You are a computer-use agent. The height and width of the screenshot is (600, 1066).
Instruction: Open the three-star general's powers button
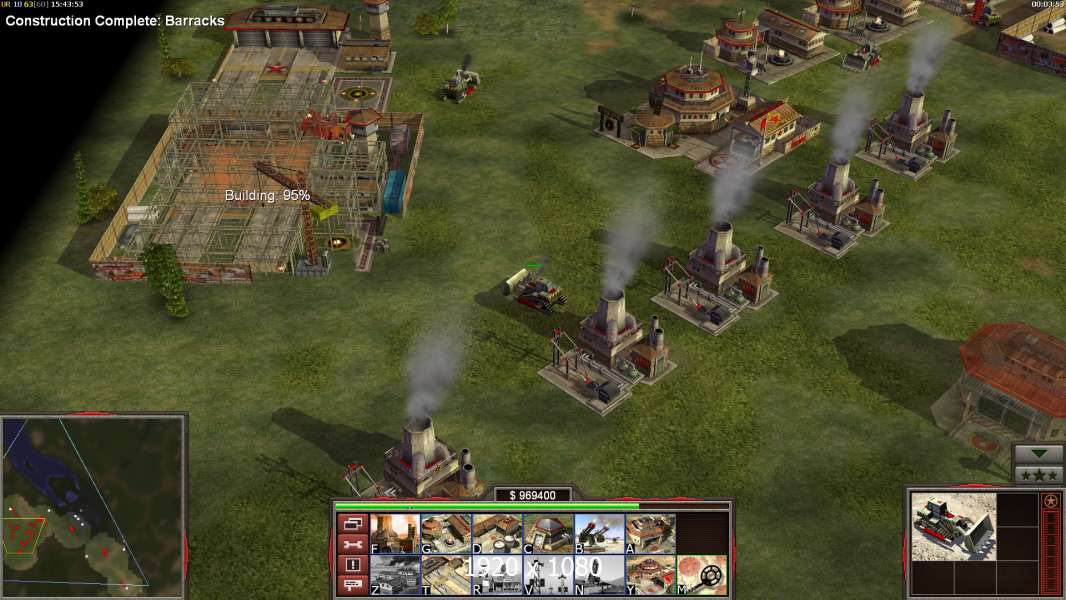point(1039,475)
